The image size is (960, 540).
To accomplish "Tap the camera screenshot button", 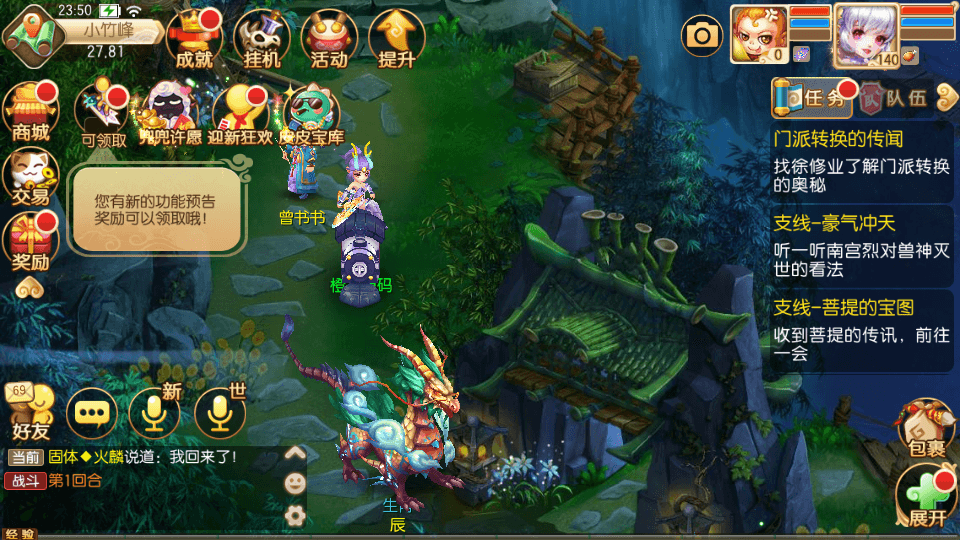I will click(x=702, y=37).
